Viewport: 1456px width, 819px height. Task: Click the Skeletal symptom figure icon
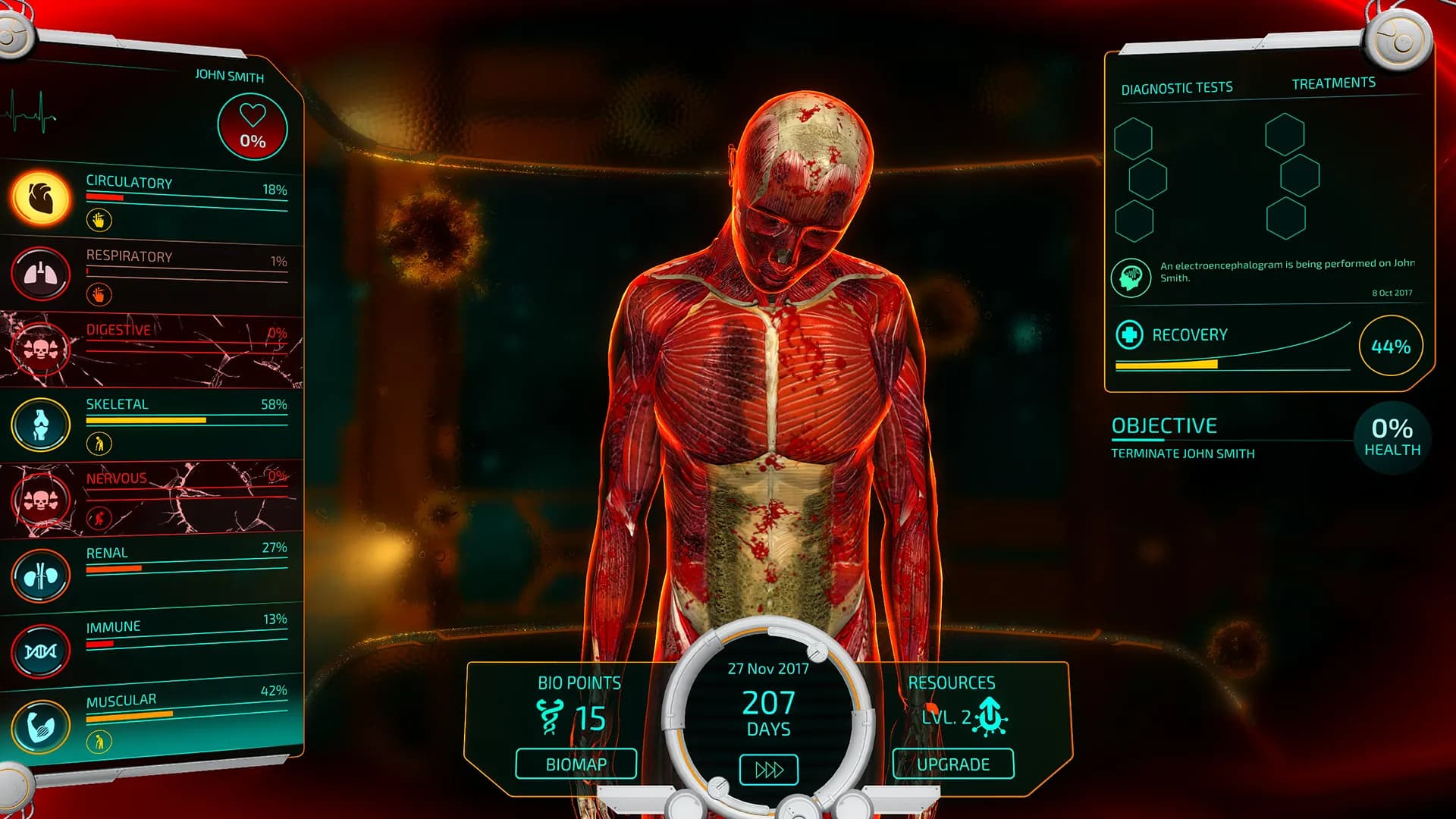click(99, 444)
